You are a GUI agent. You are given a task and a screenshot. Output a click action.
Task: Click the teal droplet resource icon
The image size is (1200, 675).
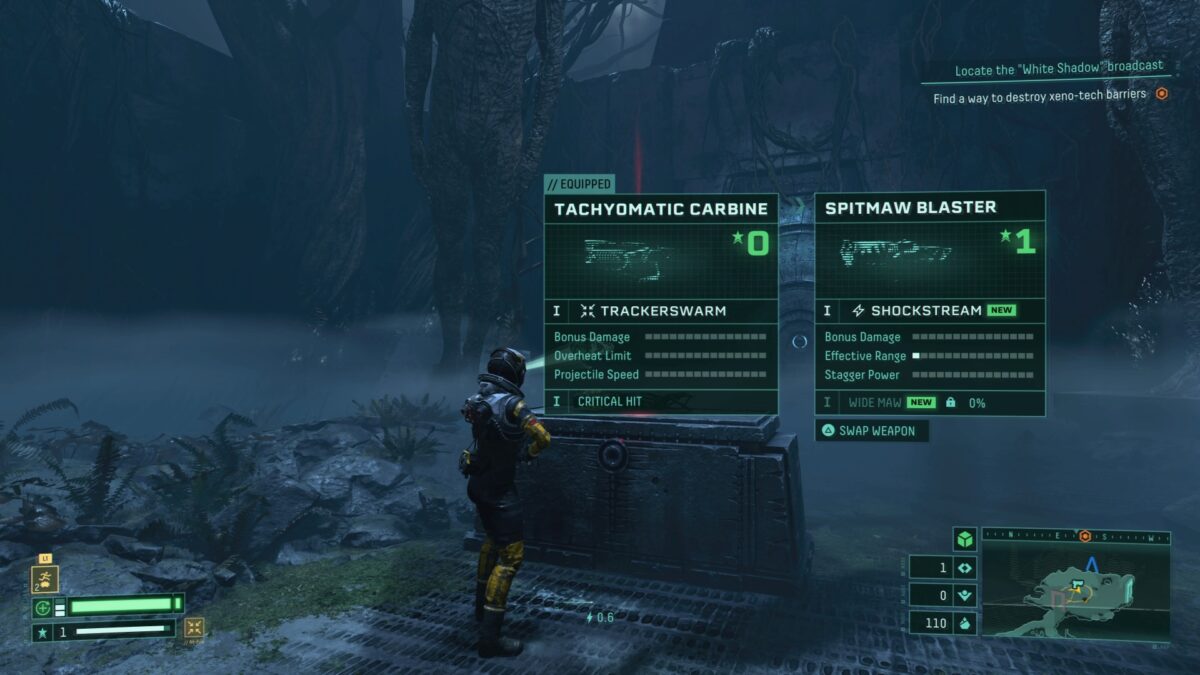964,624
